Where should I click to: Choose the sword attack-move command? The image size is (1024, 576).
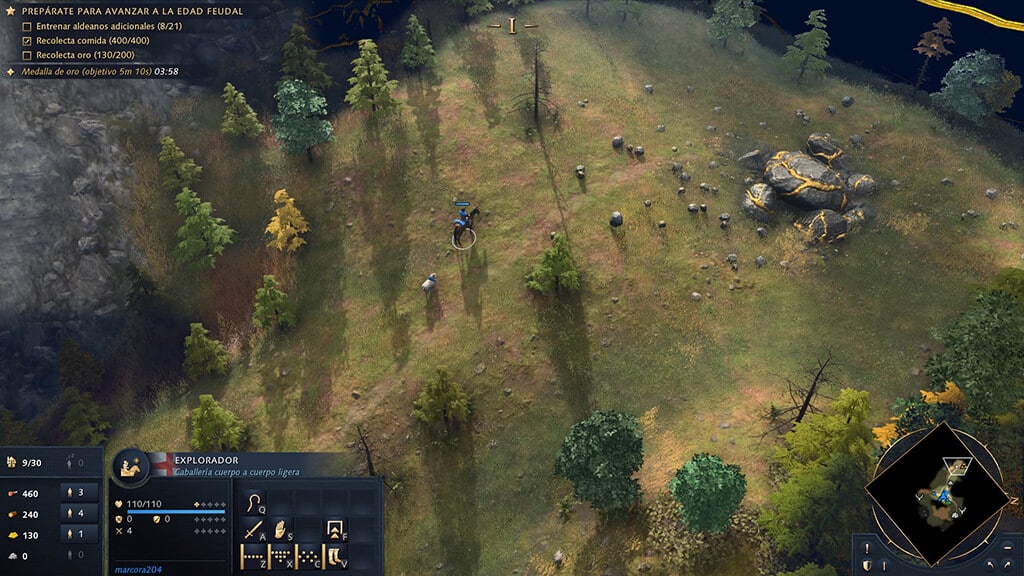pos(254,529)
